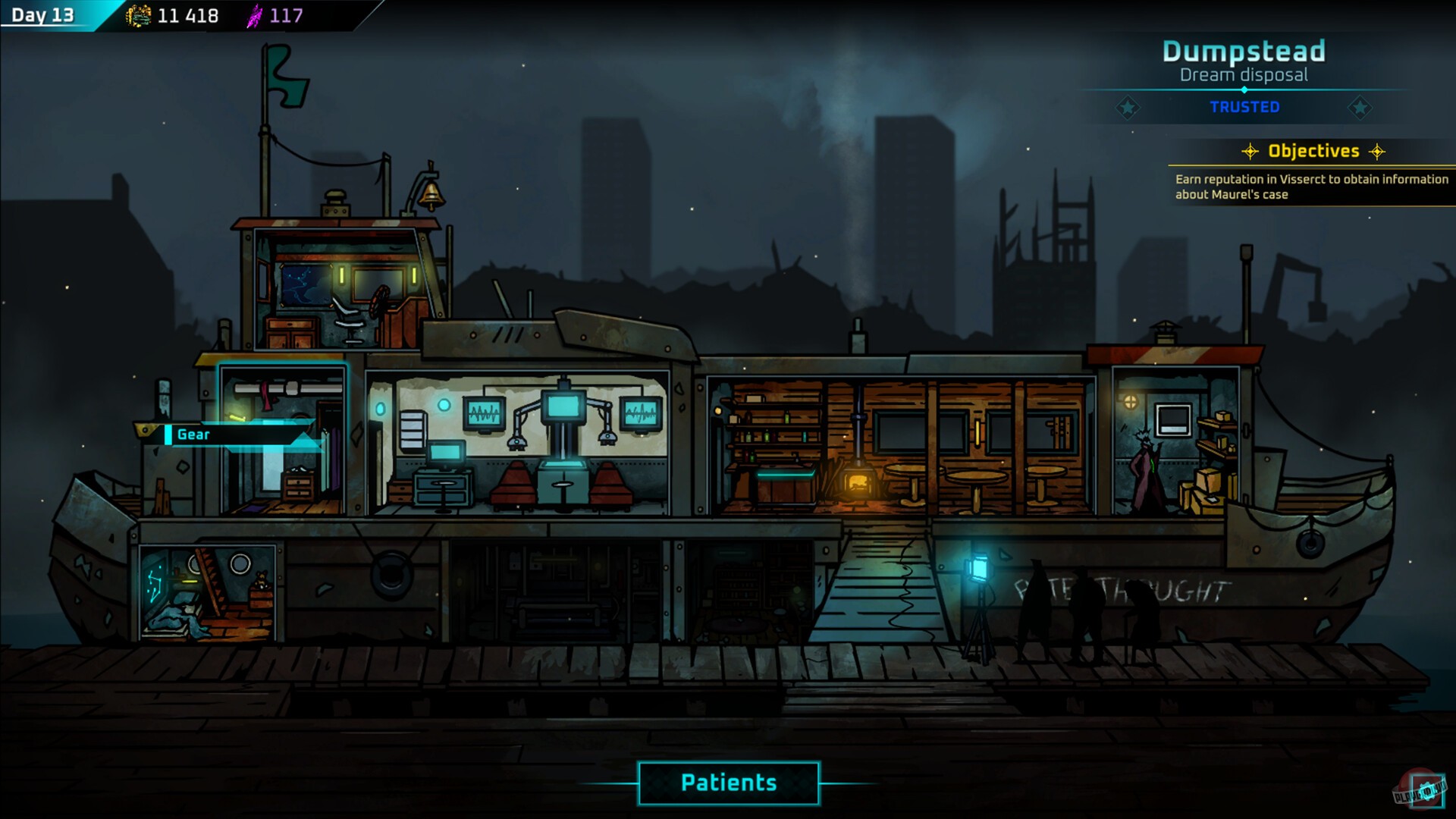Click the left star reputation badge

point(1129,107)
